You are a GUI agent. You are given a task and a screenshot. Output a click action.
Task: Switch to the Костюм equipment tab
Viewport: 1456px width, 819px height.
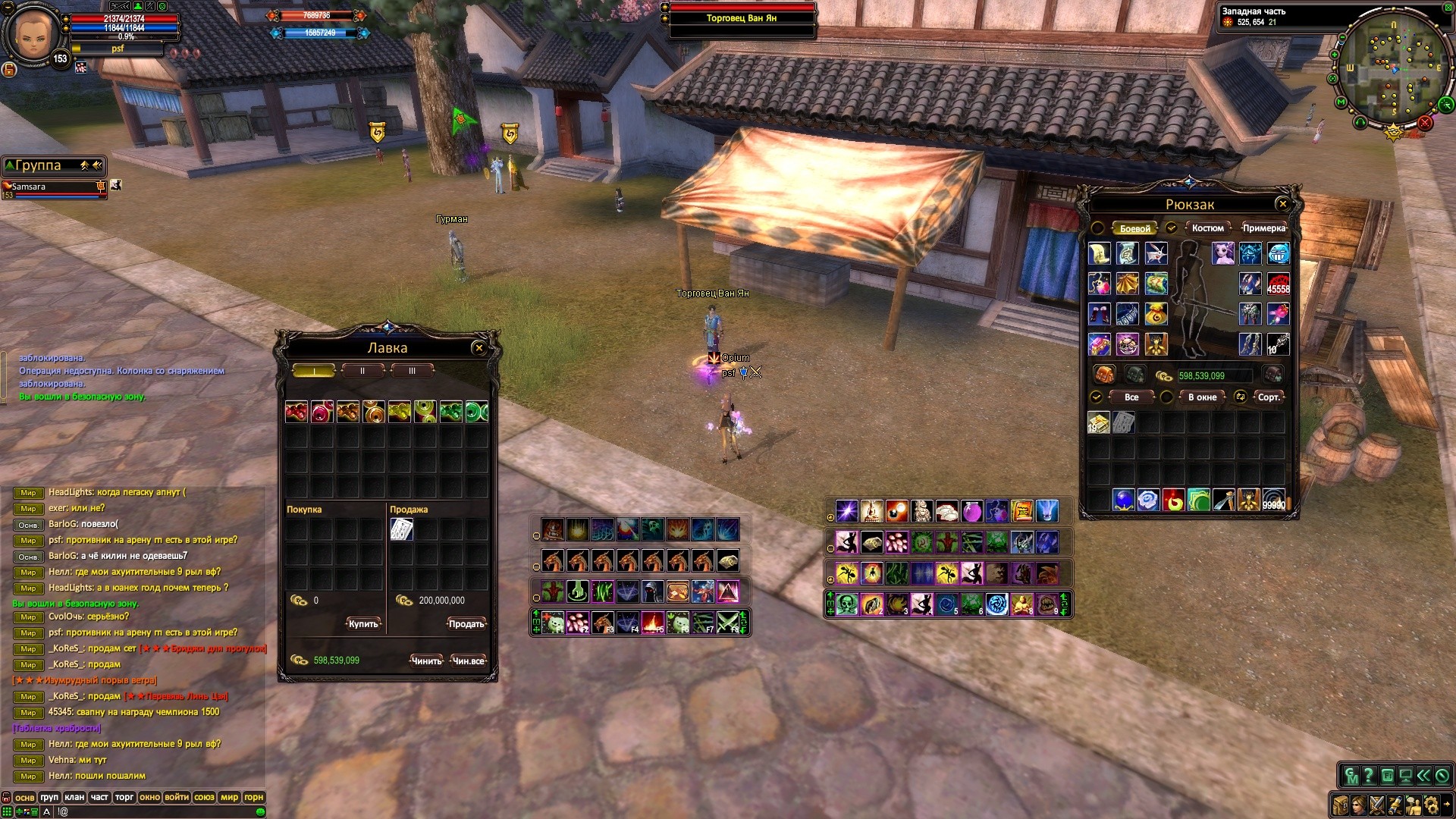pos(1207,228)
